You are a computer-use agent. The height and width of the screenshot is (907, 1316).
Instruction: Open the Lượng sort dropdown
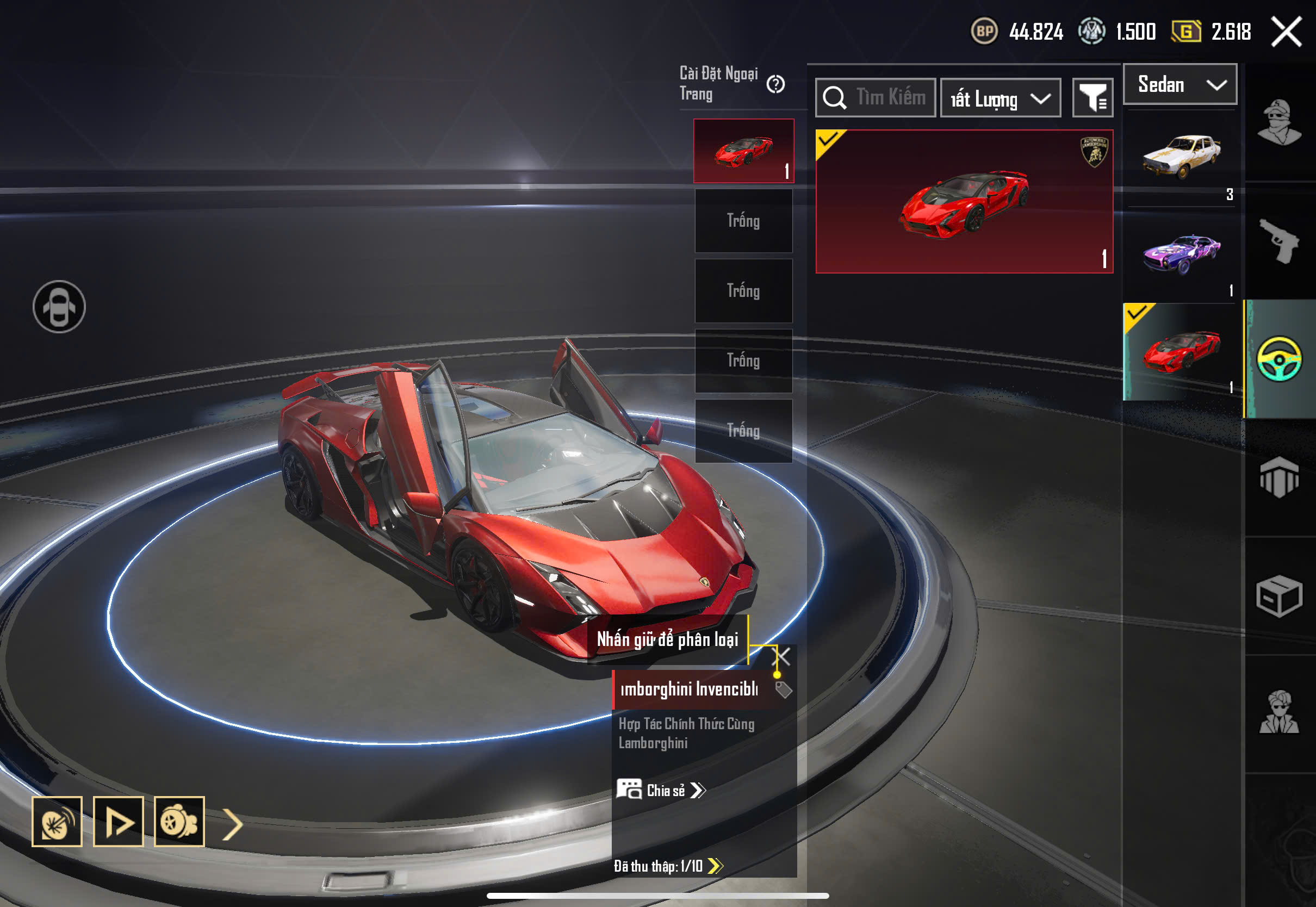pyautogui.click(x=1000, y=98)
